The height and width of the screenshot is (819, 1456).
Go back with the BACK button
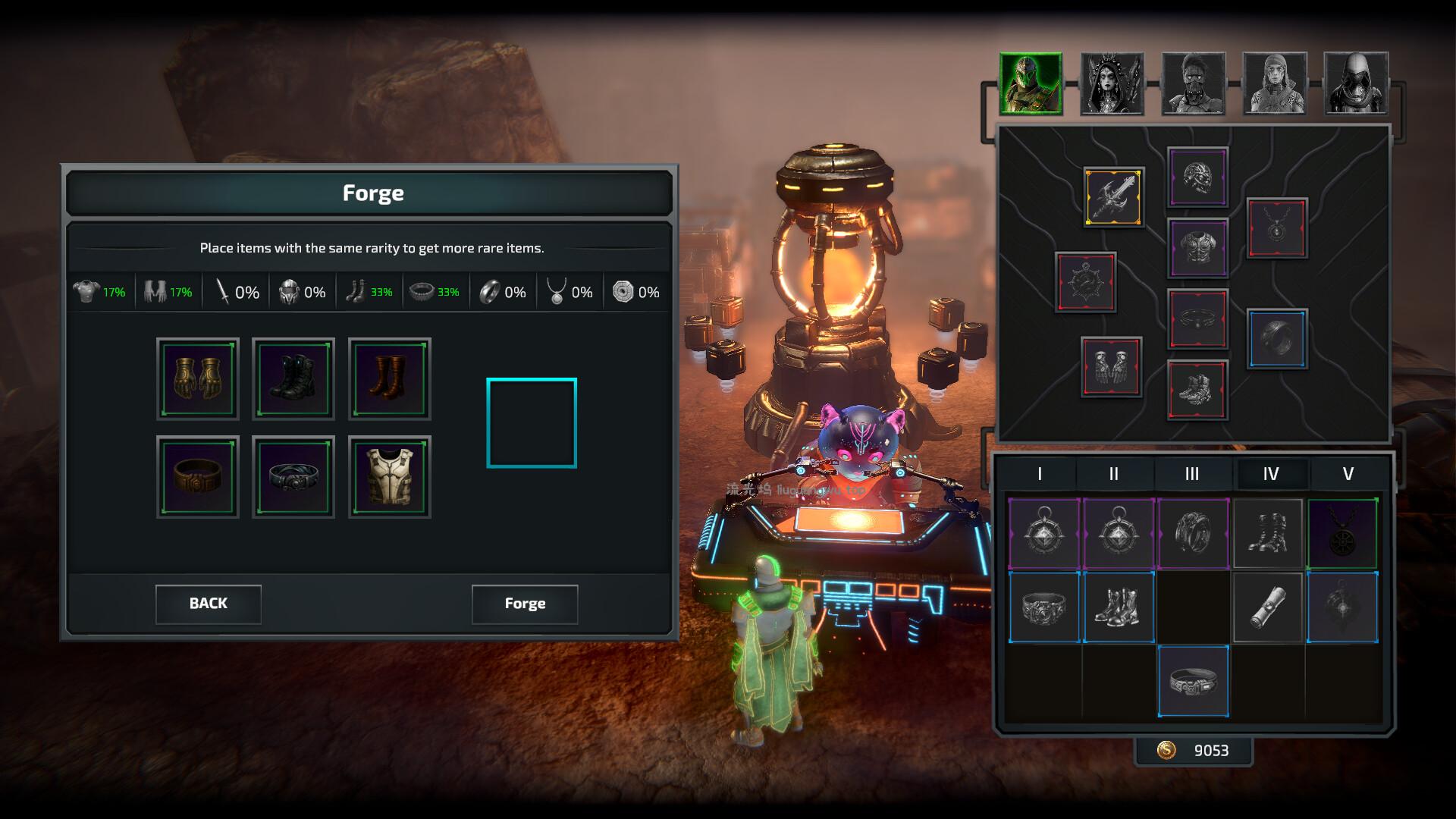click(x=209, y=604)
